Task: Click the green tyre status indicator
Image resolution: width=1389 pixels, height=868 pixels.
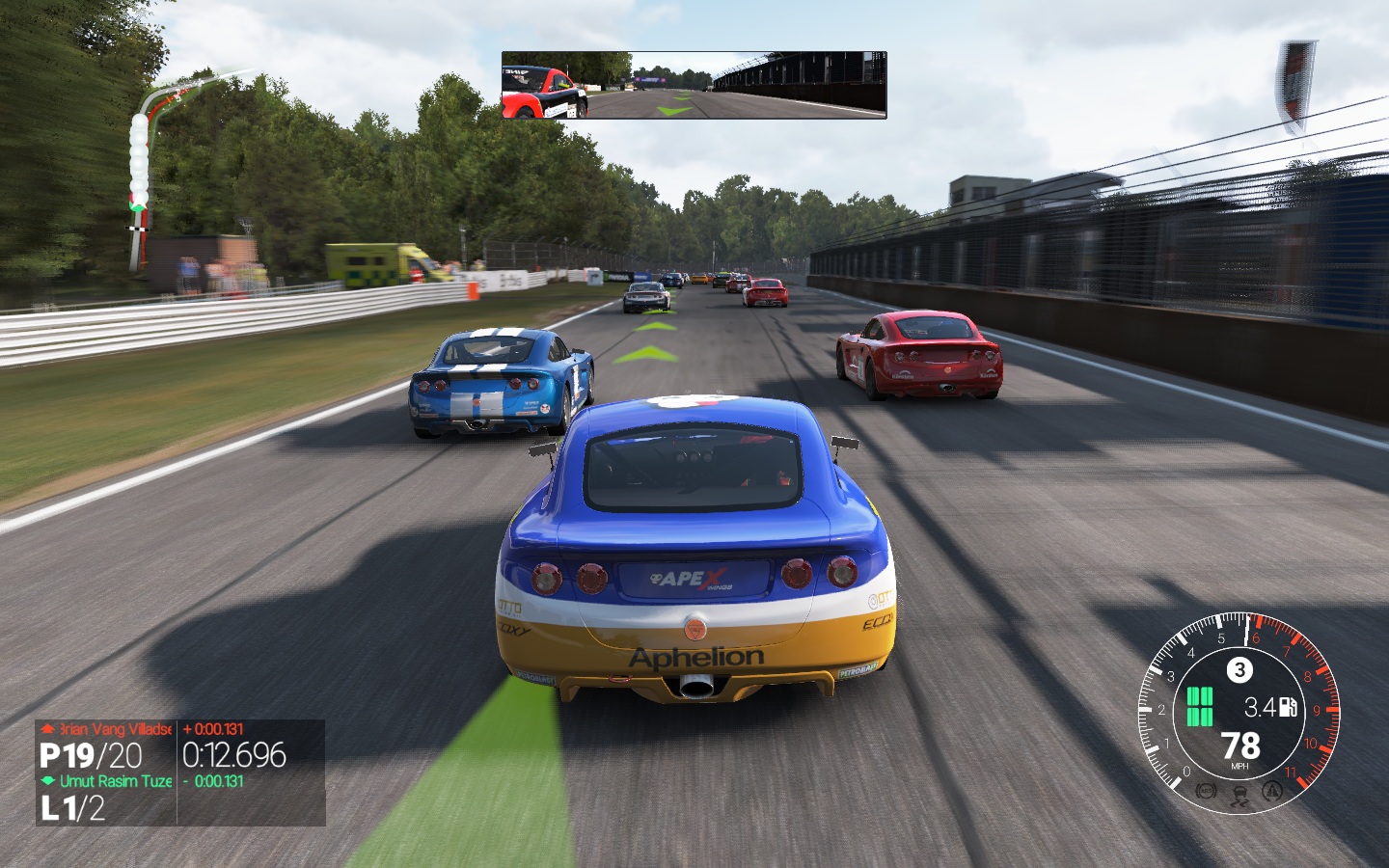Action: 1199,707
